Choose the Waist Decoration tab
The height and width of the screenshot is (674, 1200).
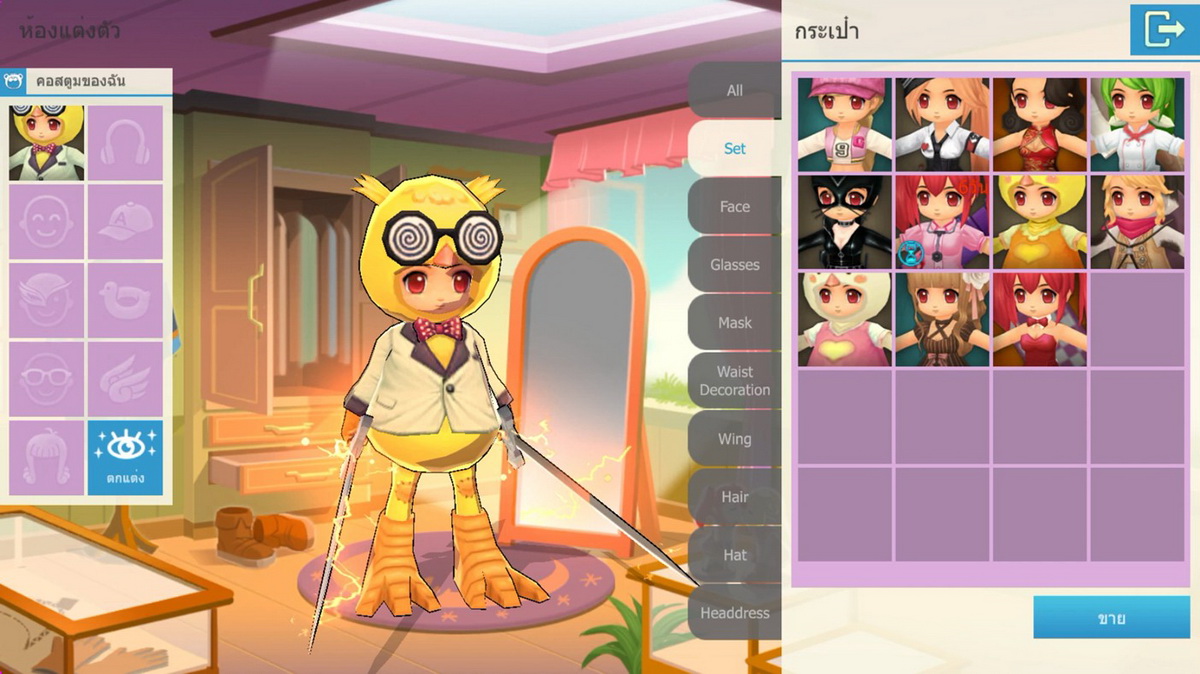pyautogui.click(x=734, y=380)
